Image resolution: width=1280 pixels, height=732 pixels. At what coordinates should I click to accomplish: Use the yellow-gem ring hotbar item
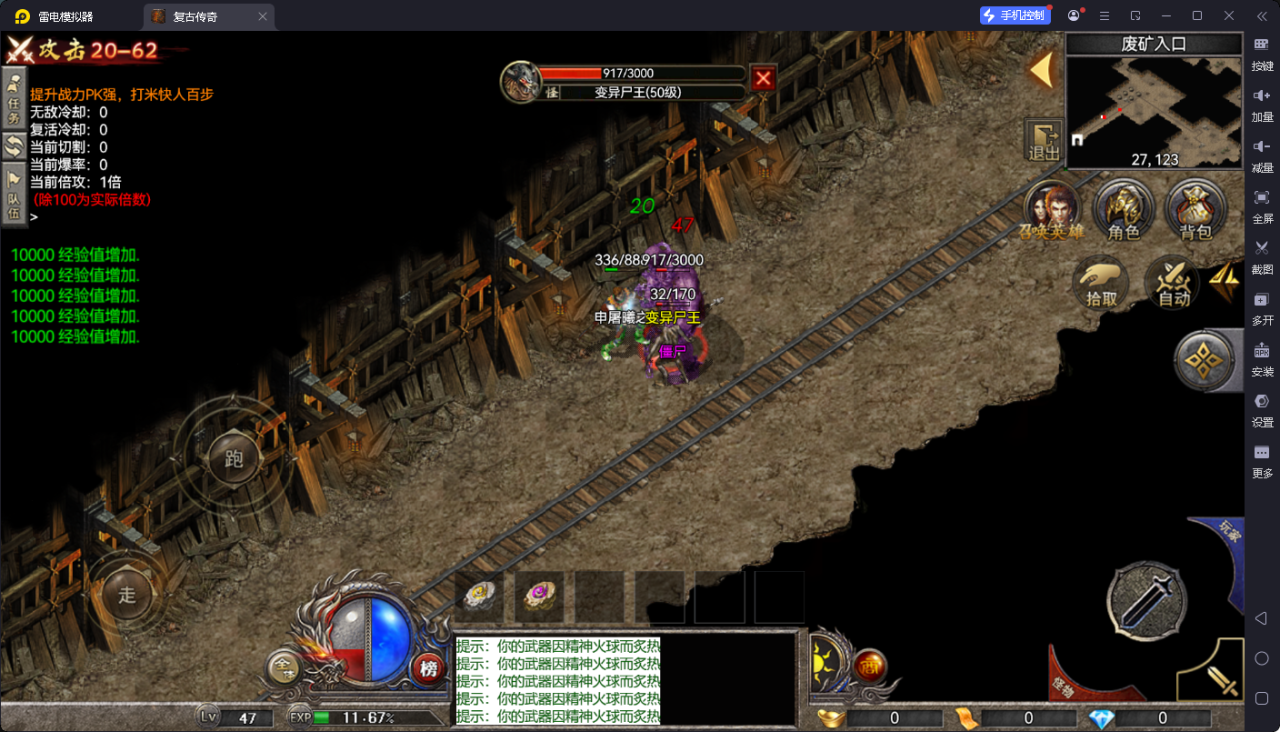[x=480, y=595]
